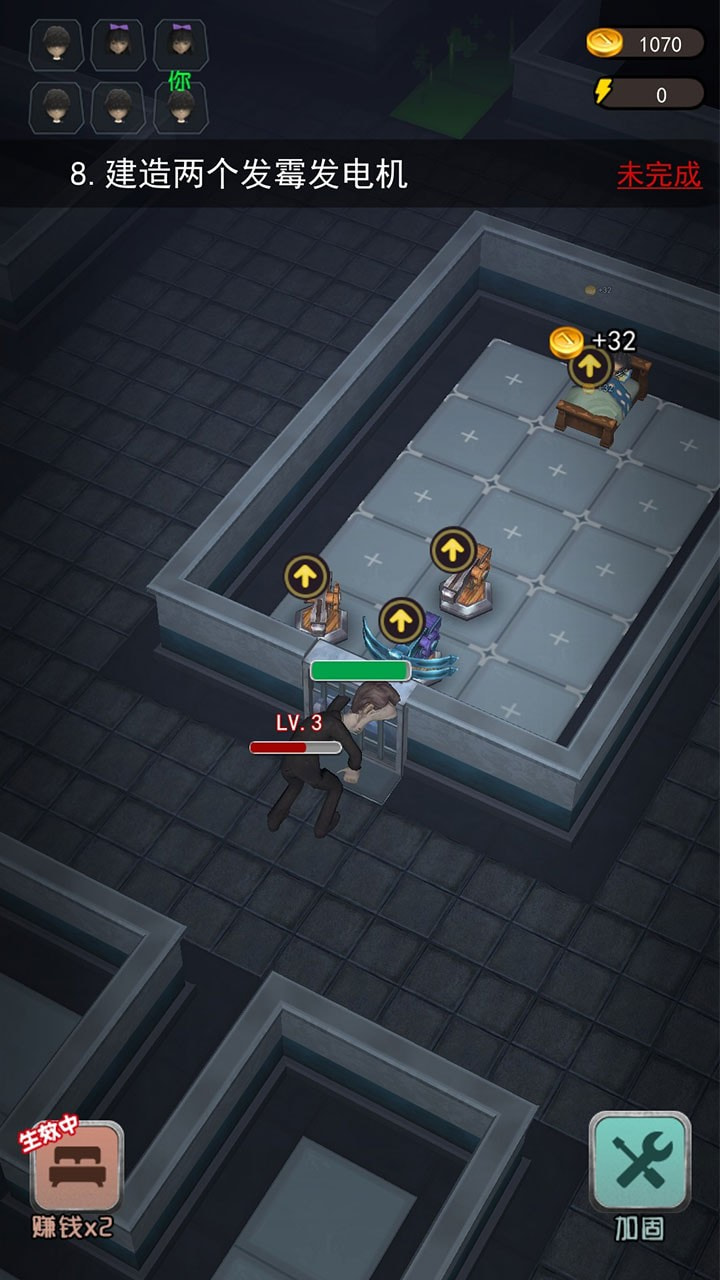Image resolution: width=720 pixels, height=1280 pixels.
Task: Activate the 赚钱x2 bed bonus button
Action: (x=78, y=1167)
